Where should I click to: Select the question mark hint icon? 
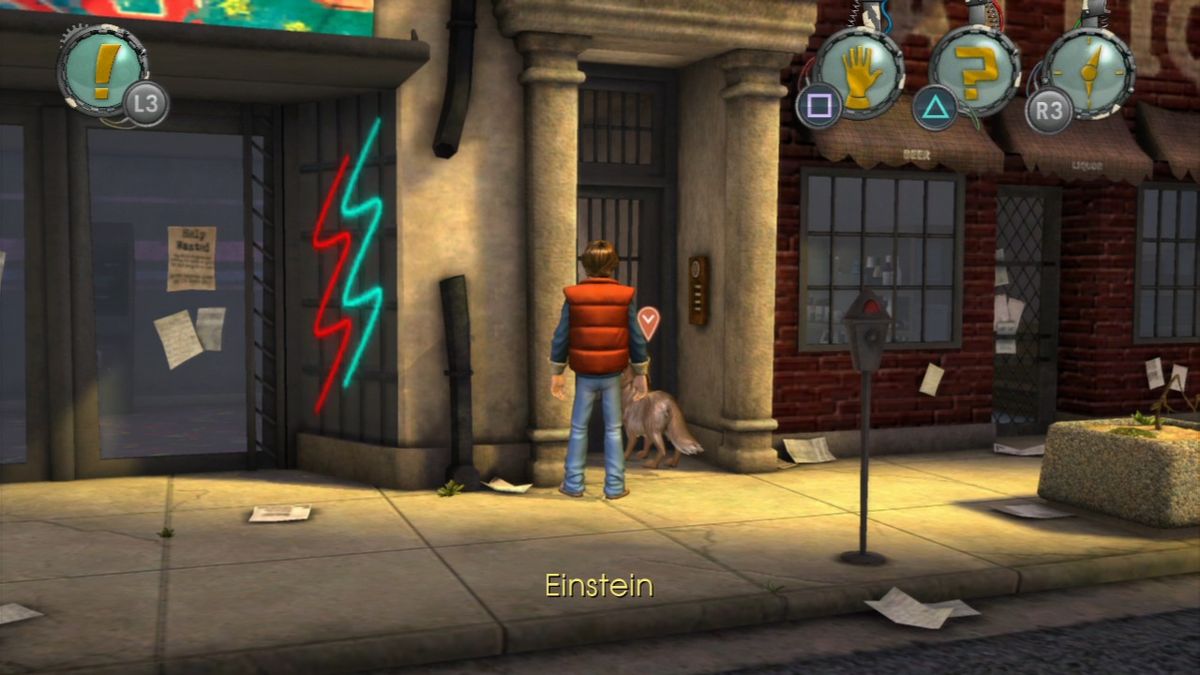tap(974, 72)
